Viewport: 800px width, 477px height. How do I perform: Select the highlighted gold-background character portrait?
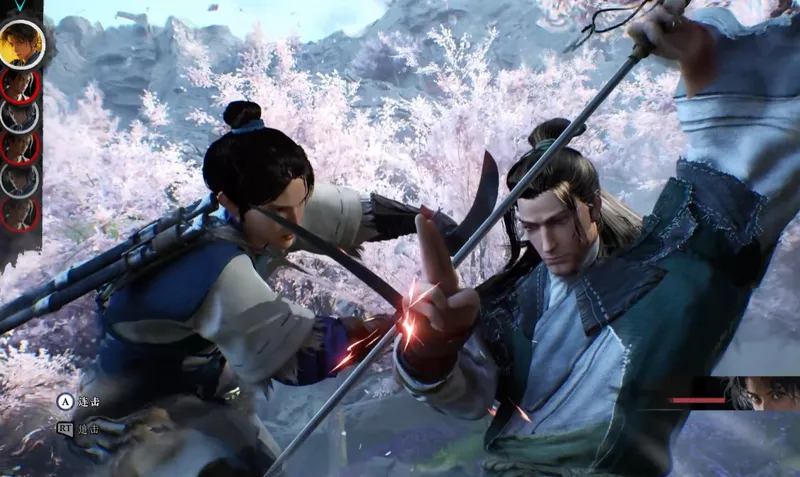(x=21, y=45)
